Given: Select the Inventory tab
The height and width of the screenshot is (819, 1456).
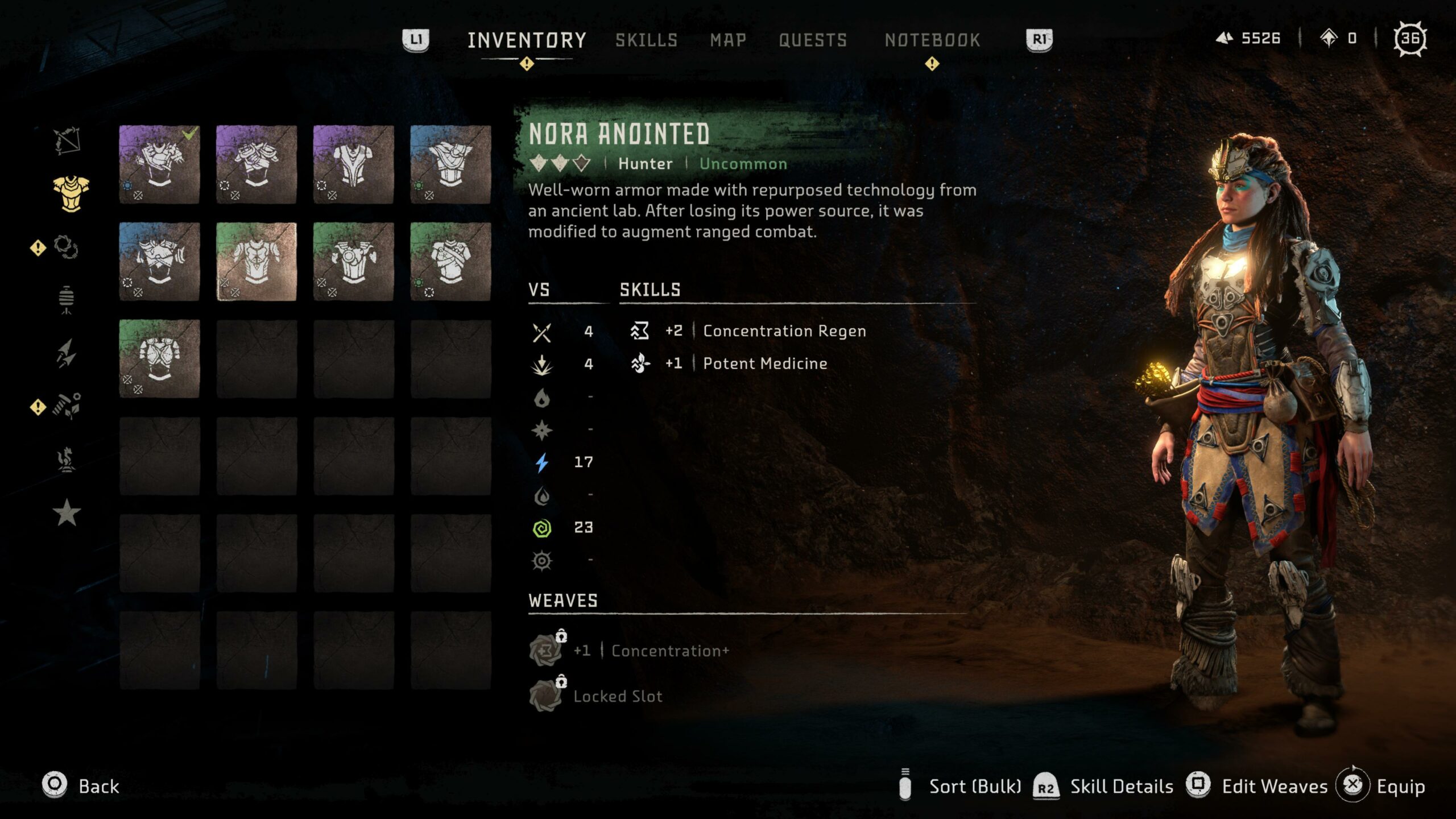Looking at the screenshot, I should click(x=527, y=40).
